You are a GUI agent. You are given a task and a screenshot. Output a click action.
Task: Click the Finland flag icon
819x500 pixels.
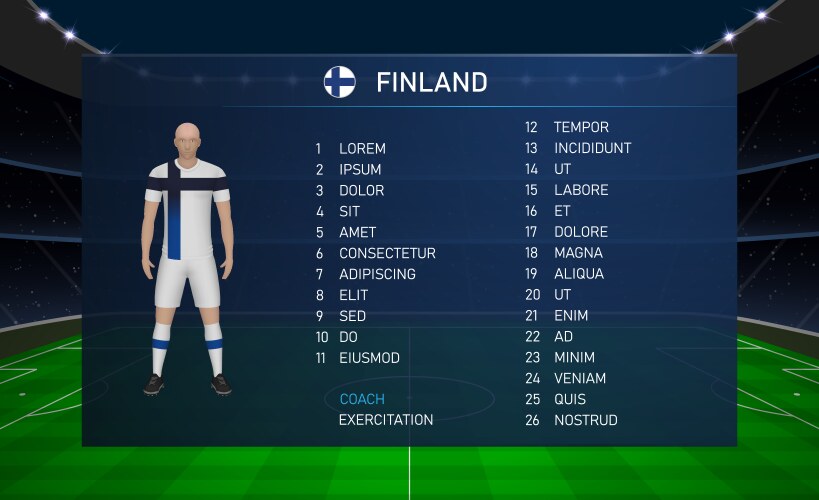pos(340,82)
